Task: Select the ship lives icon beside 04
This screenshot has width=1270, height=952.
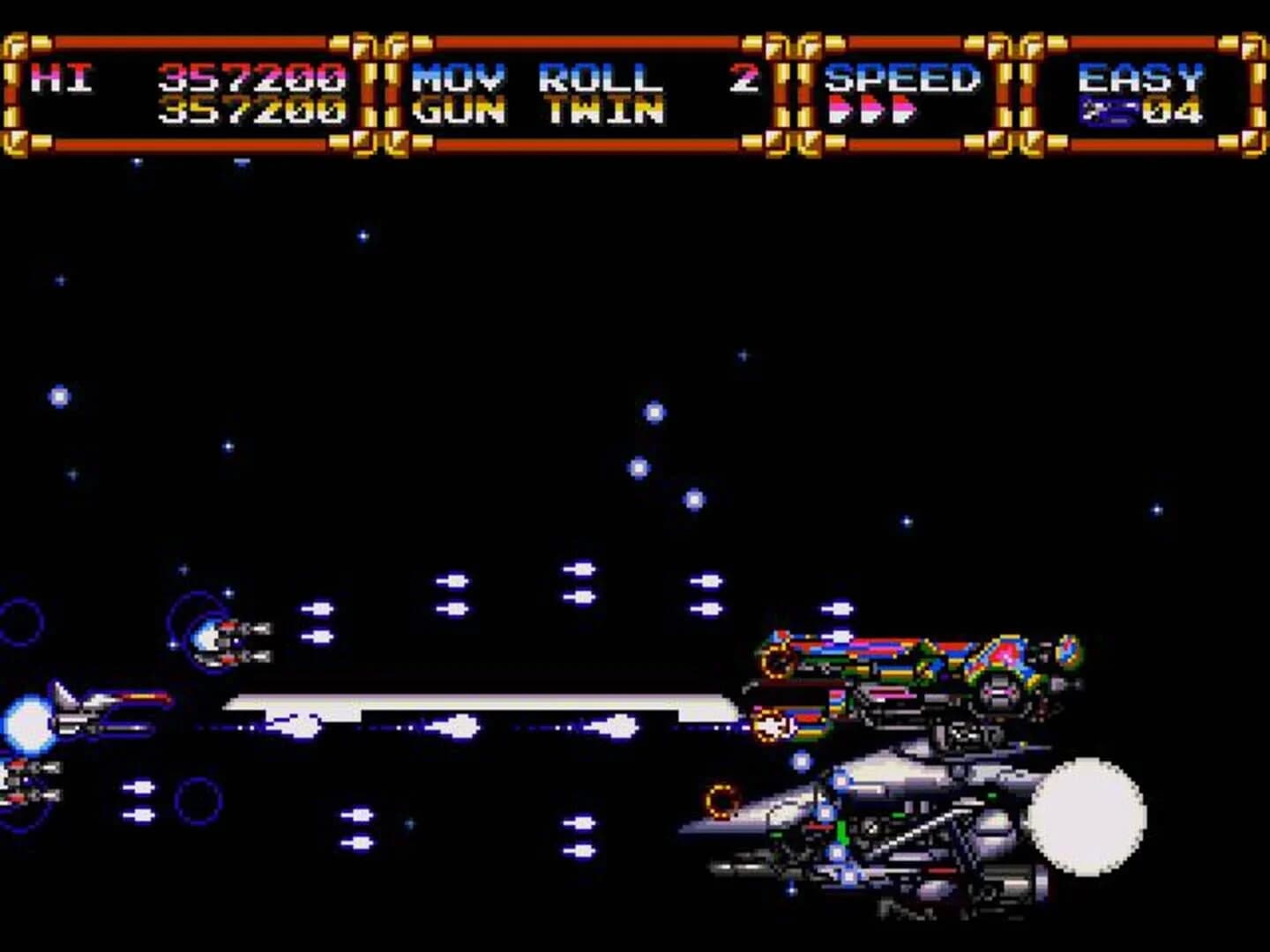Action: point(1102,110)
